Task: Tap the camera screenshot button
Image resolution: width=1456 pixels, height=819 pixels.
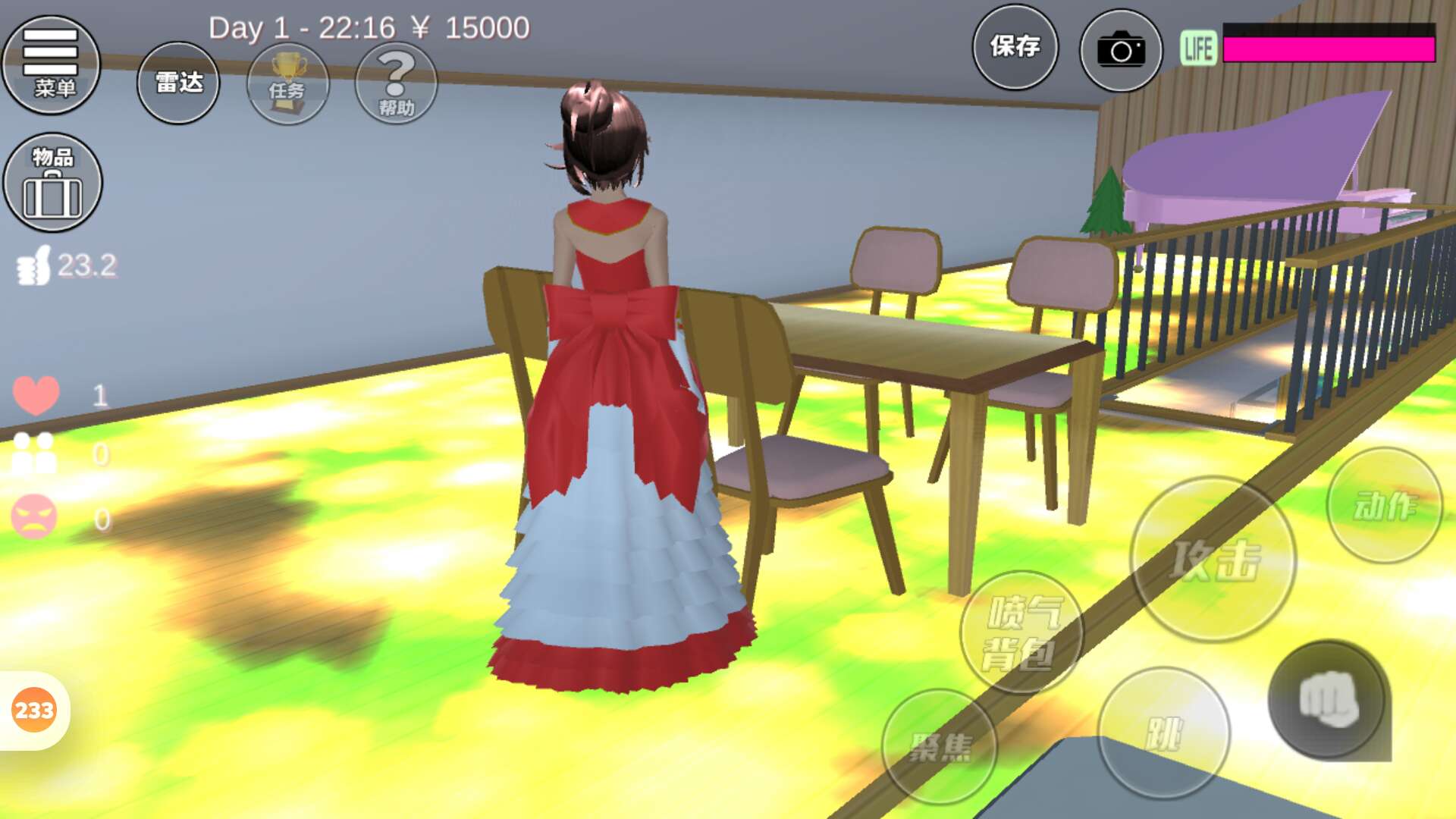Action: click(x=1120, y=50)
